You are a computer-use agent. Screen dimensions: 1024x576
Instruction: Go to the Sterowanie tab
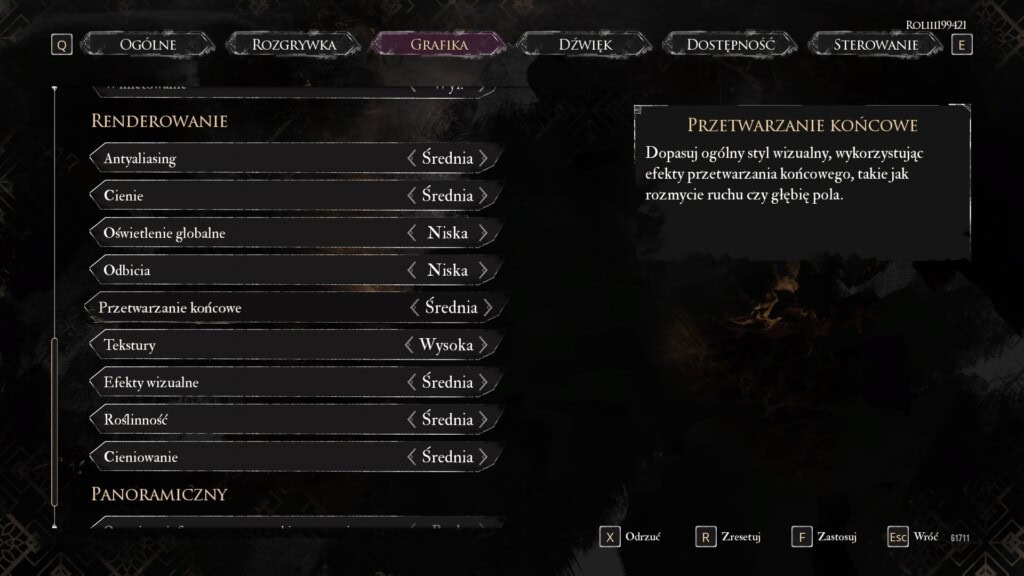[876, 44]
